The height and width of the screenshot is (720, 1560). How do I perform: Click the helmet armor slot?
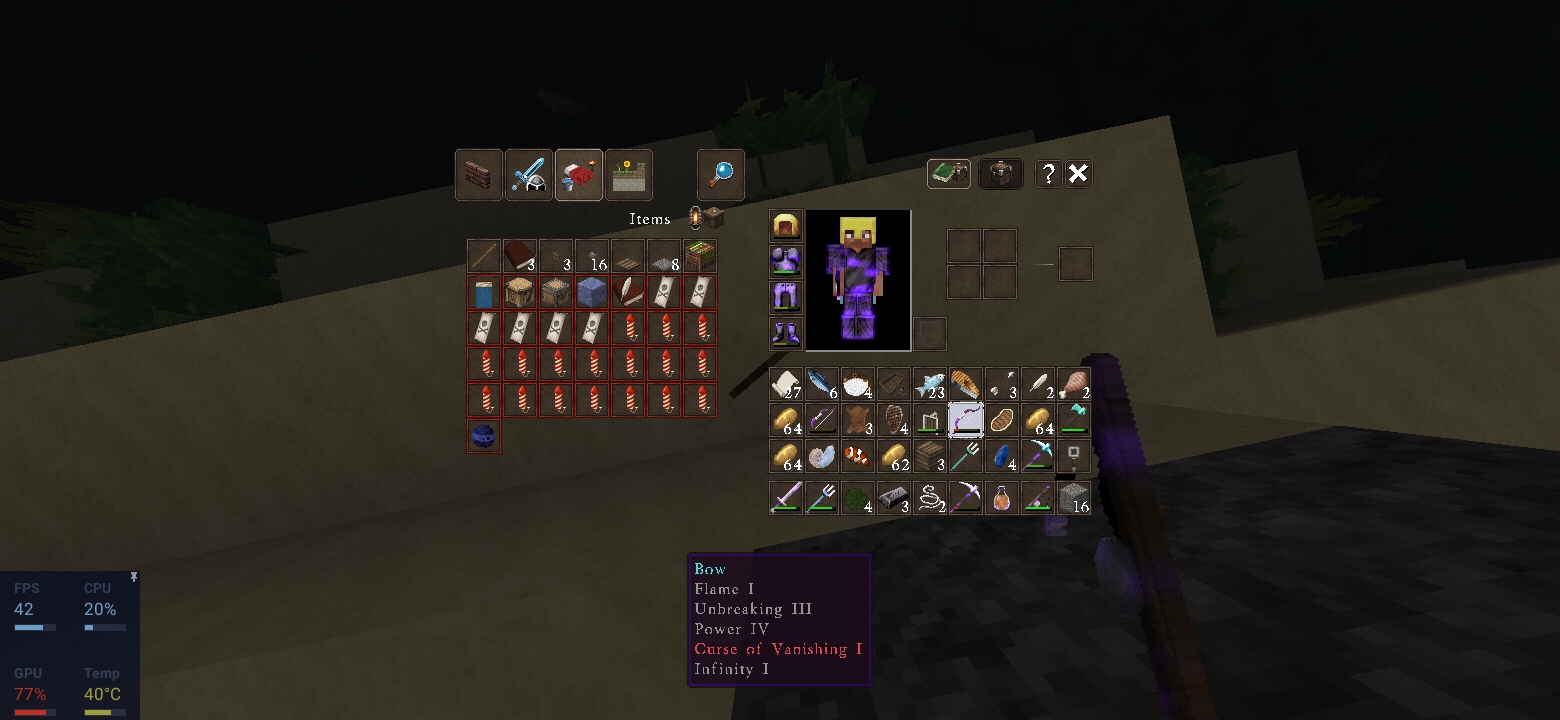[x=785, y=225]
